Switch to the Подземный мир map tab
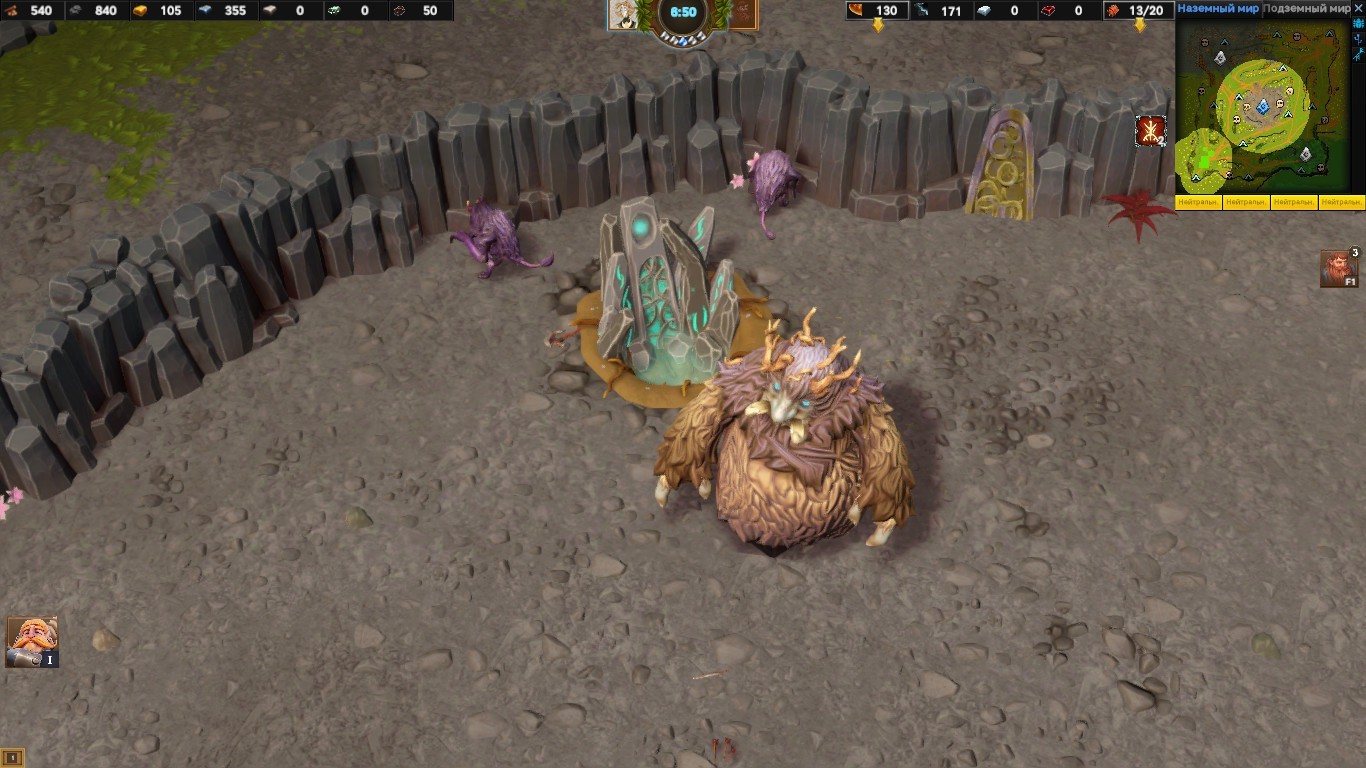Viewport: 1366px width, 768px height. click(1305, 8)
